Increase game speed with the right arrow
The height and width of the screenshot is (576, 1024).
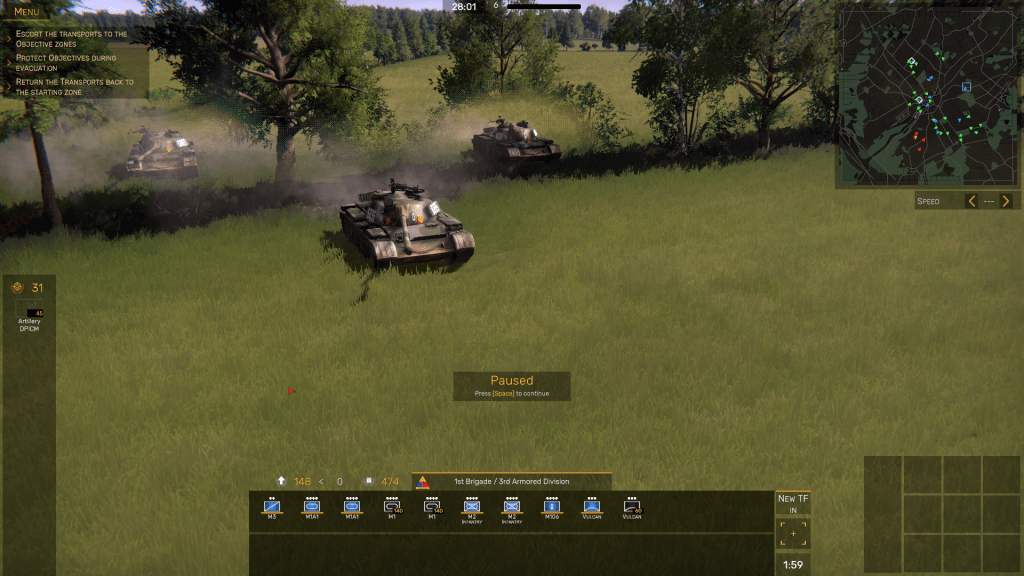pyautogui.click(x=1006, y=201)
